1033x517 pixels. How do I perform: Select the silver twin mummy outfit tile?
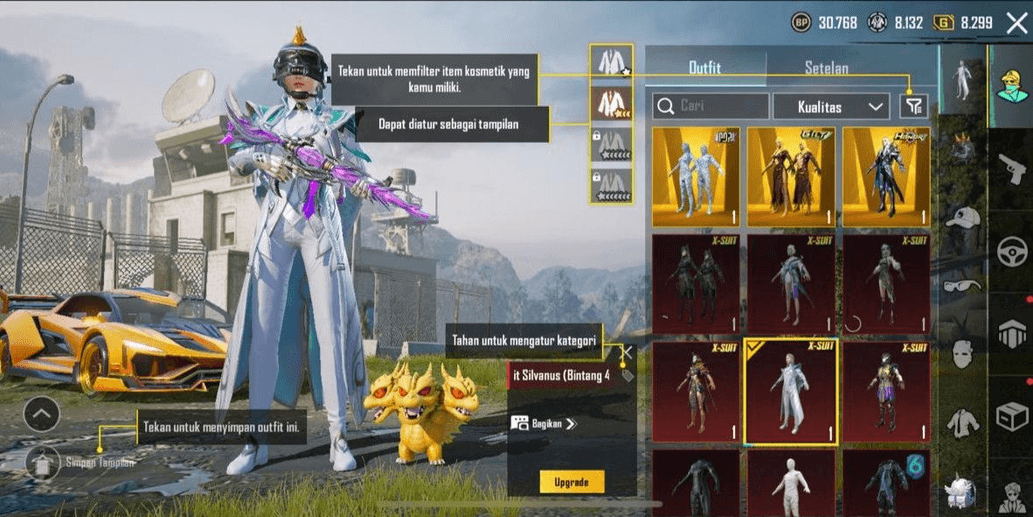[x=696, y=176]
